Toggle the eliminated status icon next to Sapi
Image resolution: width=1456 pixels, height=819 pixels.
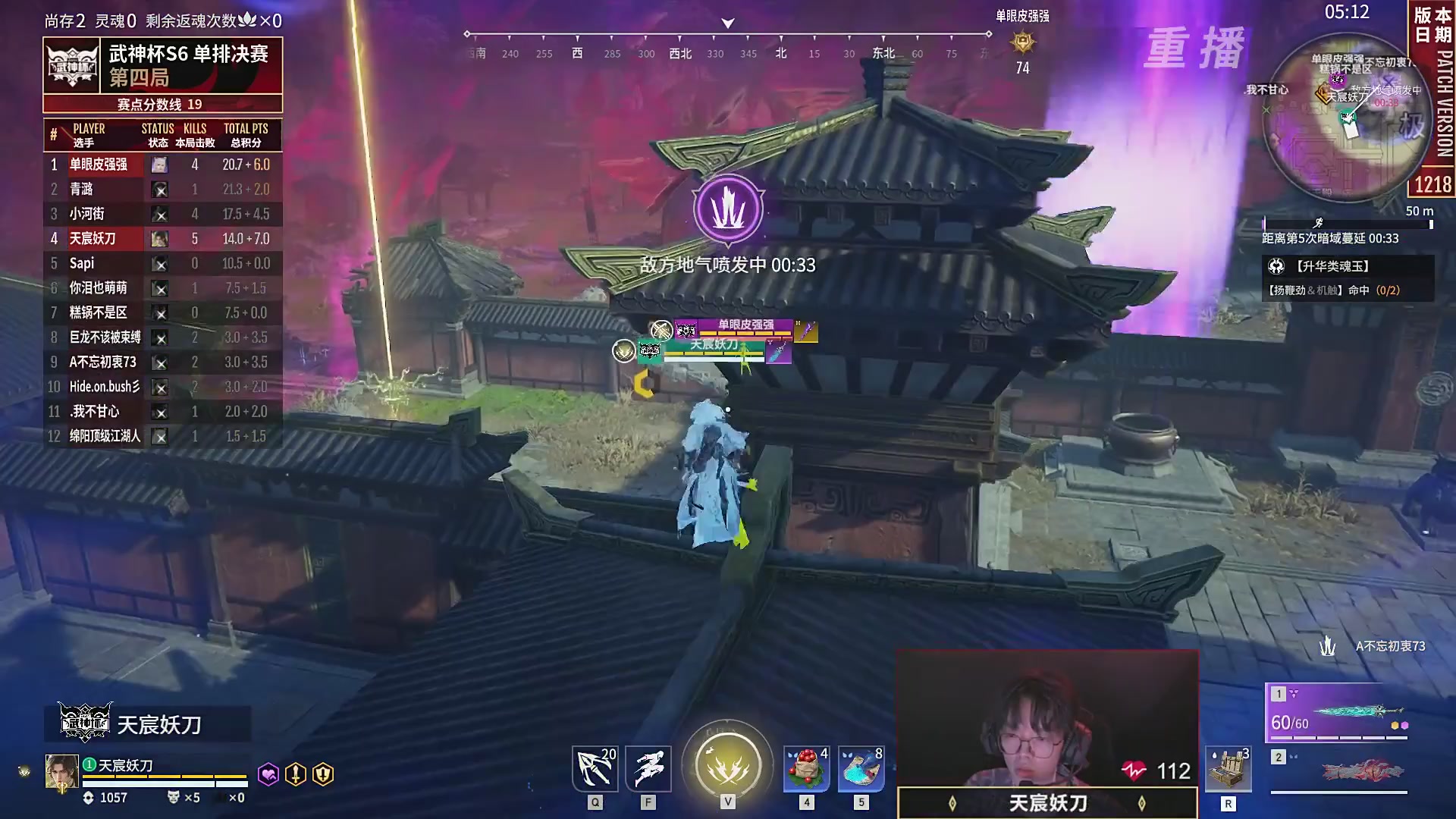159,263
